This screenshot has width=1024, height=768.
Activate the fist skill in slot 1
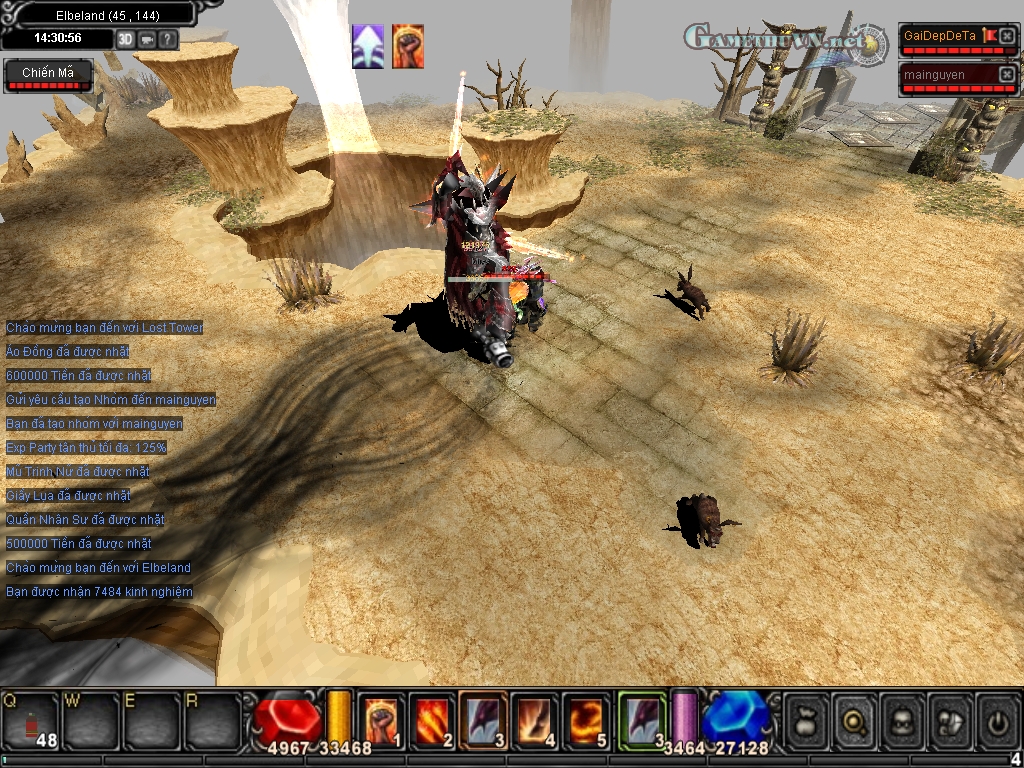pos(381,718)
